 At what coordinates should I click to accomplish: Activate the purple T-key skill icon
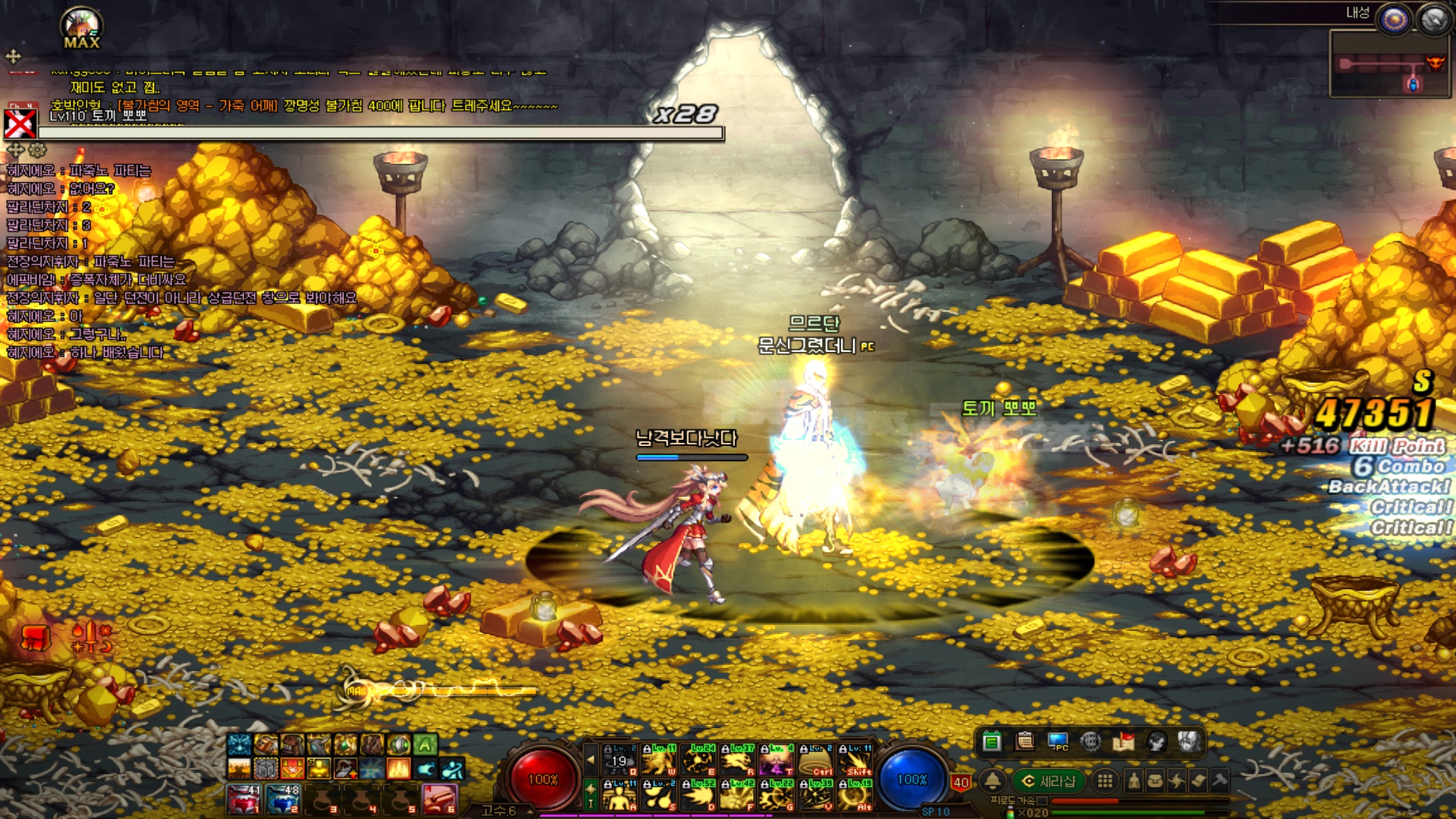coord(777,759)
